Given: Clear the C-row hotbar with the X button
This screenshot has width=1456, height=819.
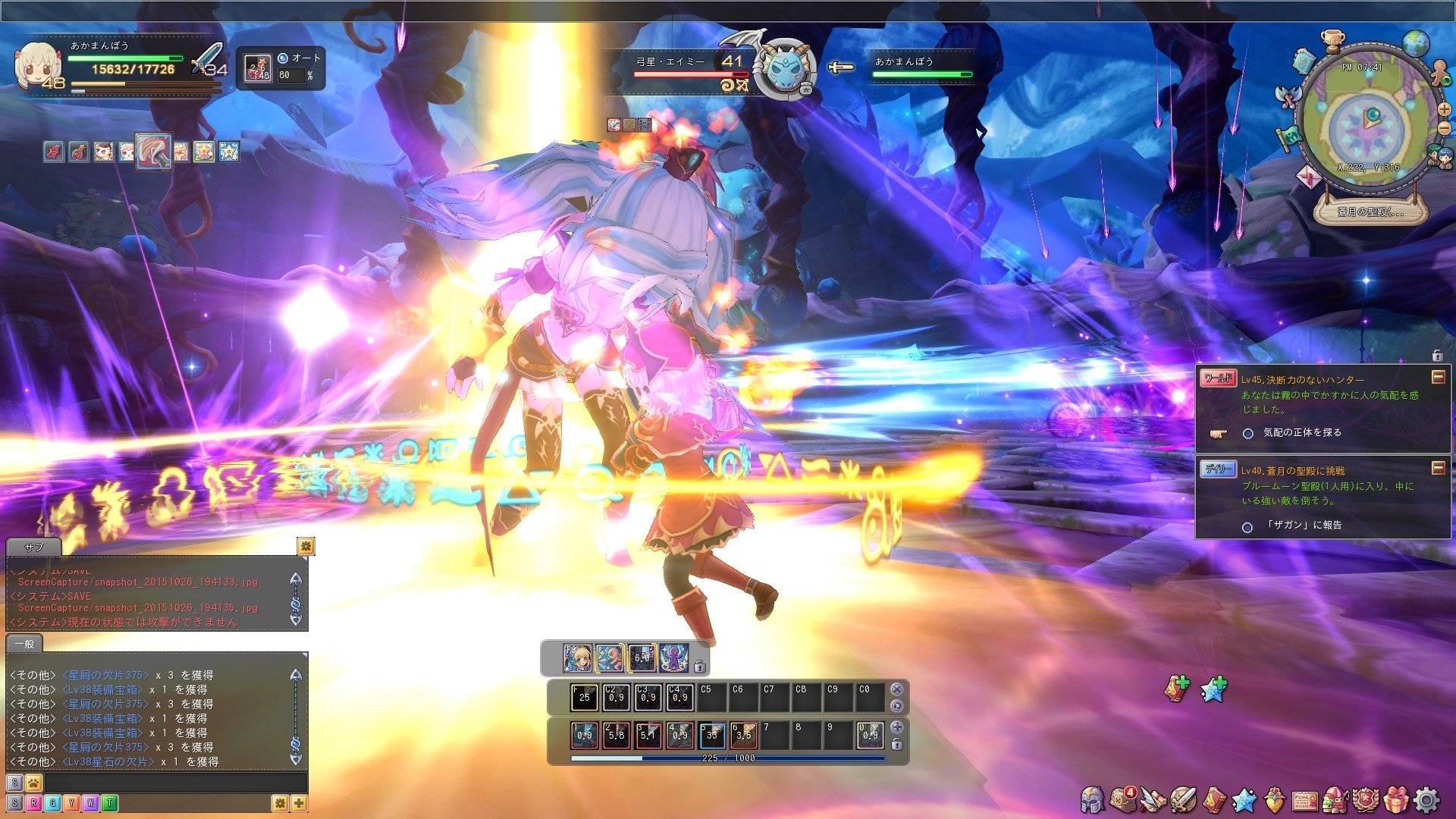Looking at the screenshot, I should click(x=896, y=689).
